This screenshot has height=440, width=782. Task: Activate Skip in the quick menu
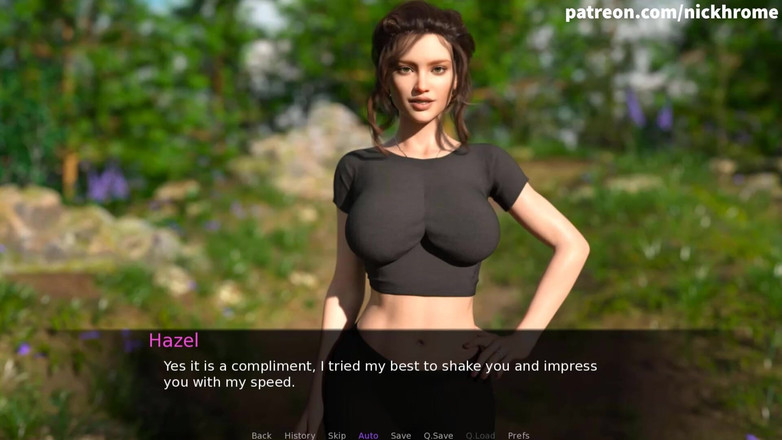coord(337,435)
